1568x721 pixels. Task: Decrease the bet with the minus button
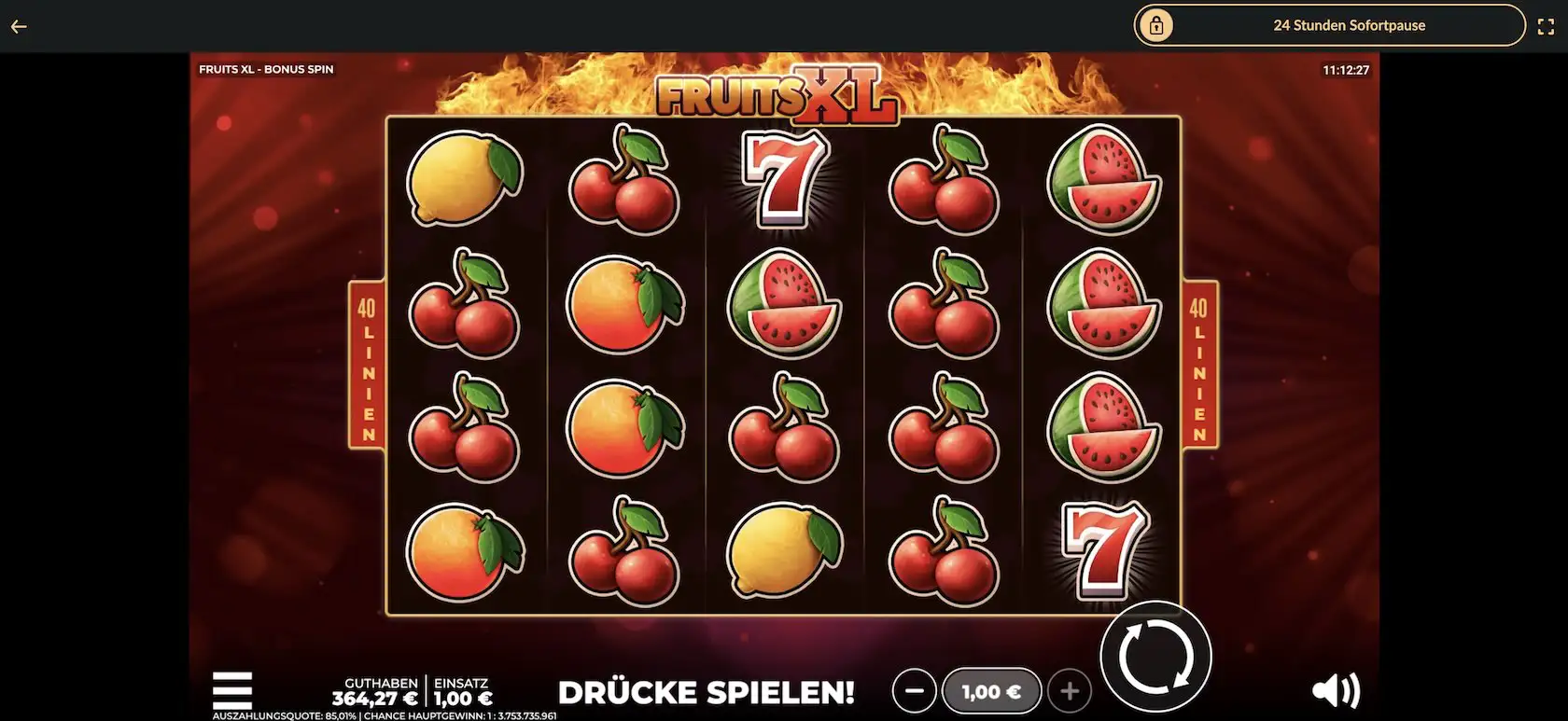915,691
